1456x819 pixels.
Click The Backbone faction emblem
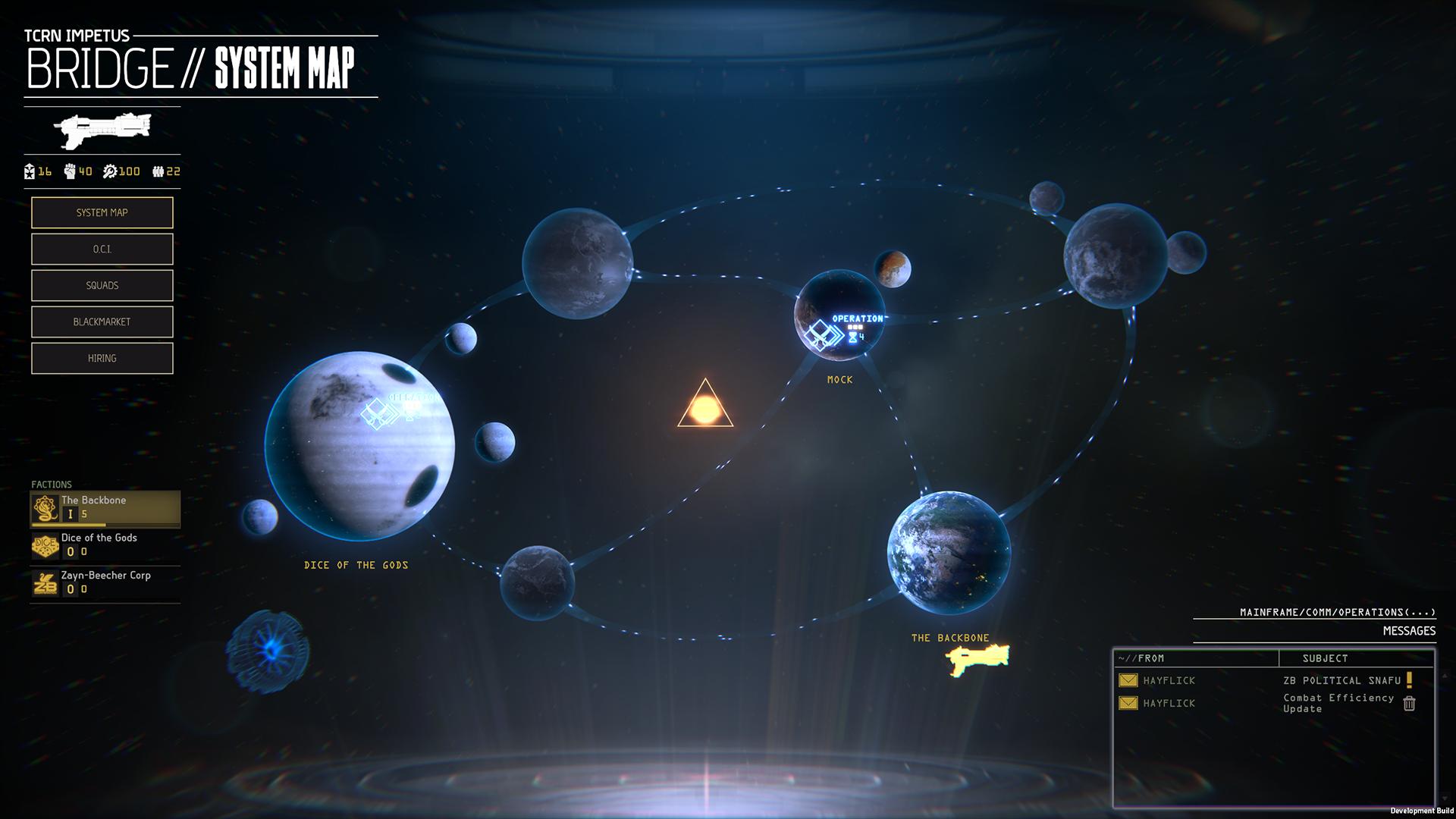tap(45, 508)
